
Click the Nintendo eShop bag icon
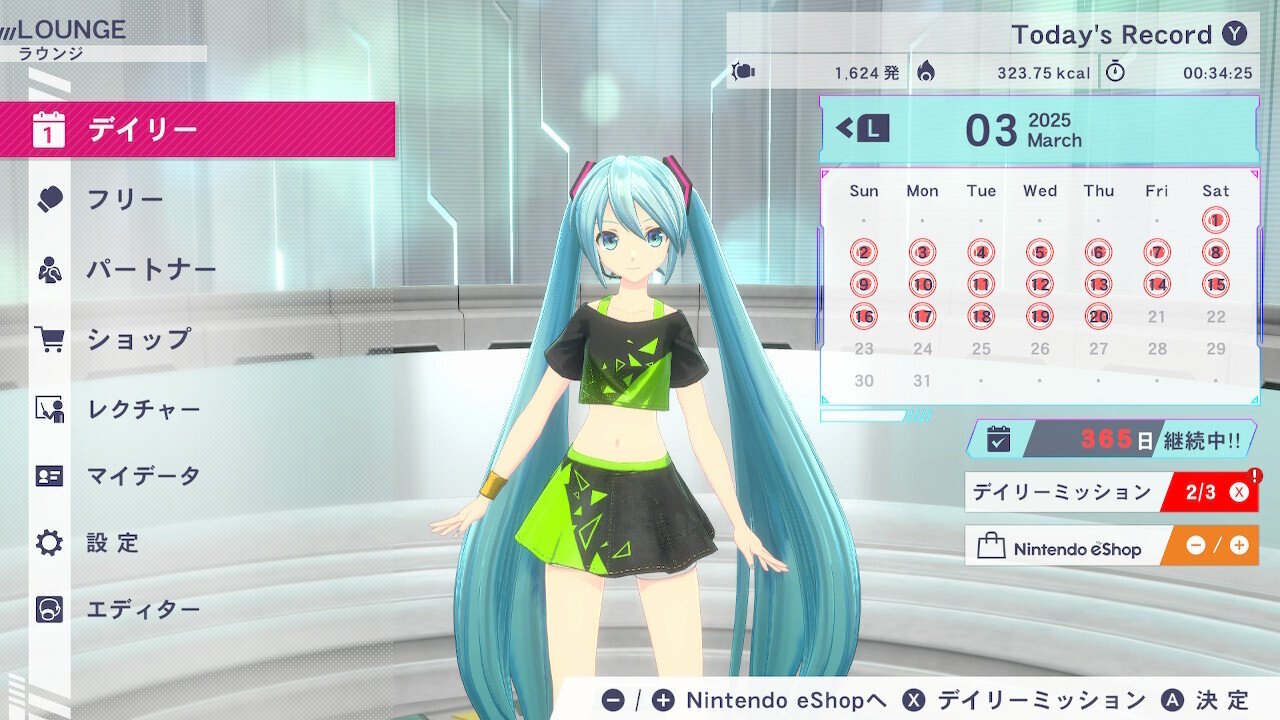coord(993,546)
